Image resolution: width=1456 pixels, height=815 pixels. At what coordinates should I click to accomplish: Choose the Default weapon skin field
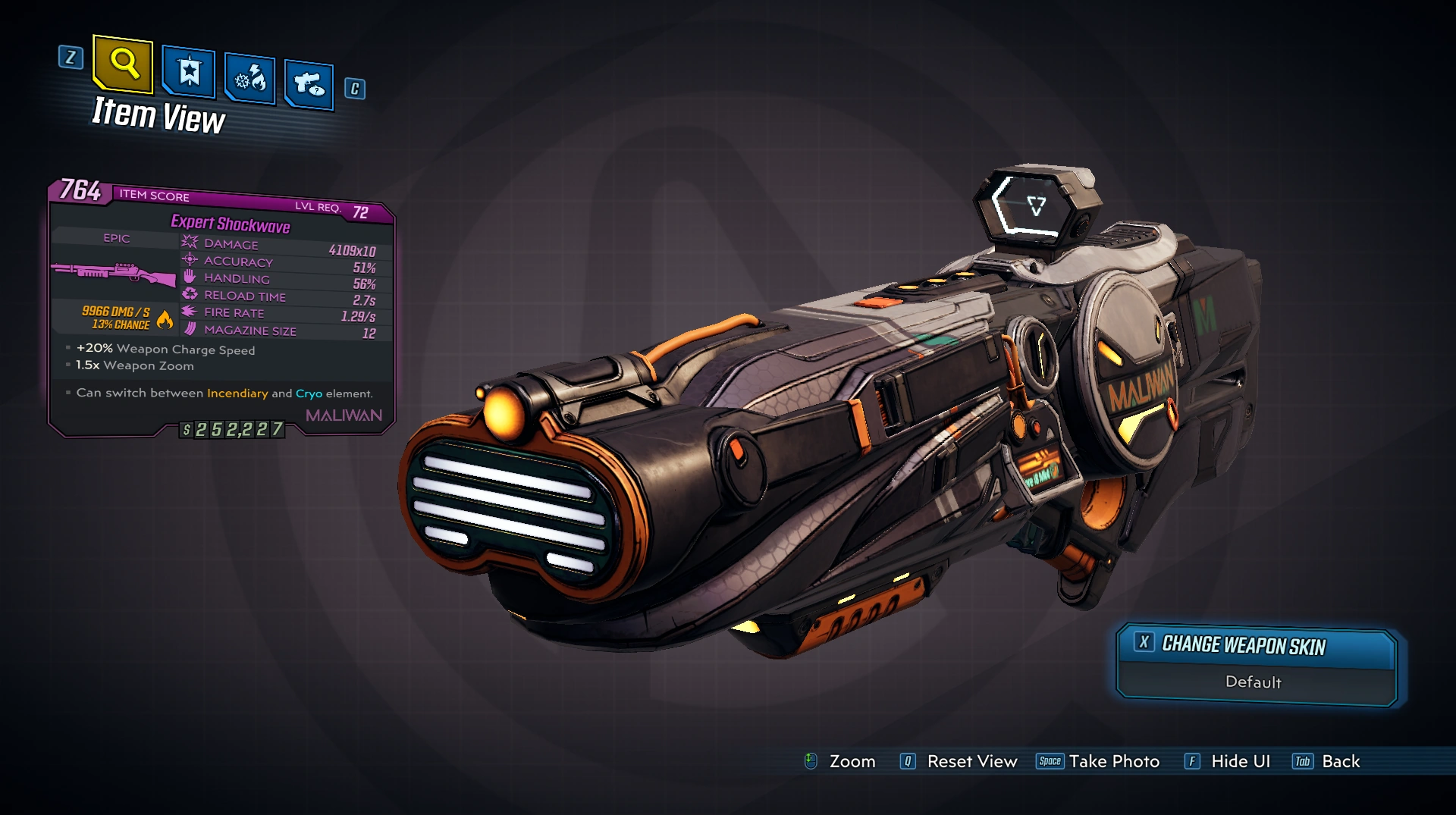click(1254, 682)
